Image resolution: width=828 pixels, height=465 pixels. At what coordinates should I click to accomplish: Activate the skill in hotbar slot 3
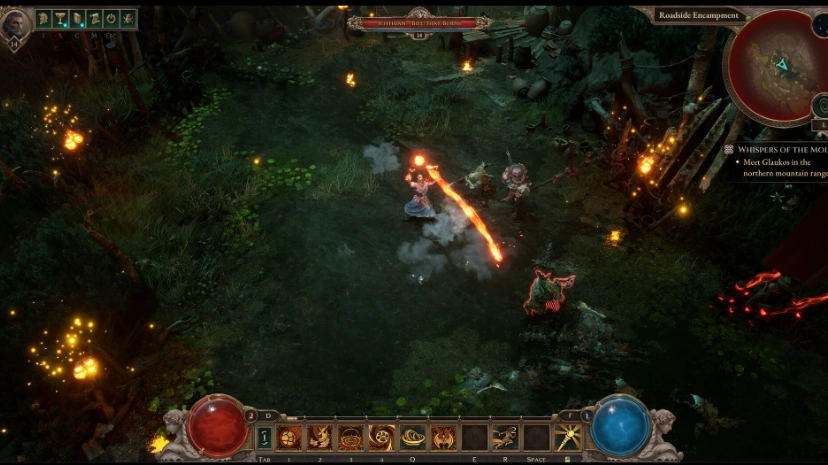click(x=351, y=438)
